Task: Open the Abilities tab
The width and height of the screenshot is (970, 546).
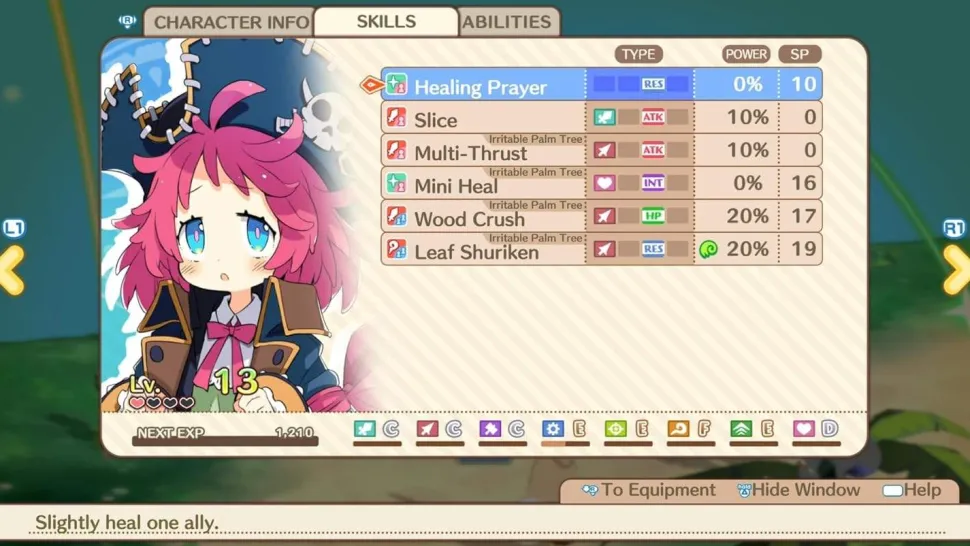Action: 507,22
